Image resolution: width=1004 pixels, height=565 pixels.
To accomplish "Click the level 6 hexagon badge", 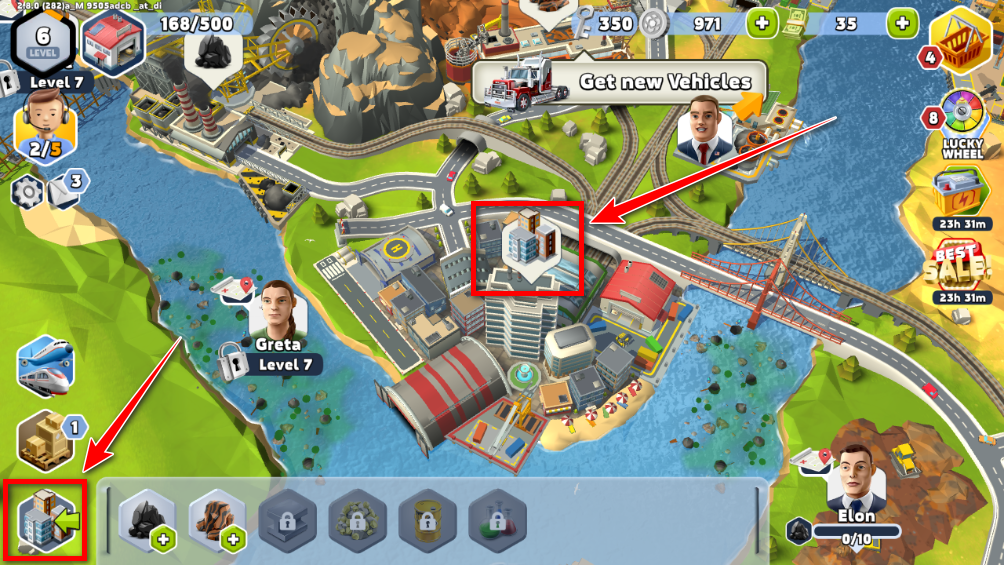I will [41, 39].
